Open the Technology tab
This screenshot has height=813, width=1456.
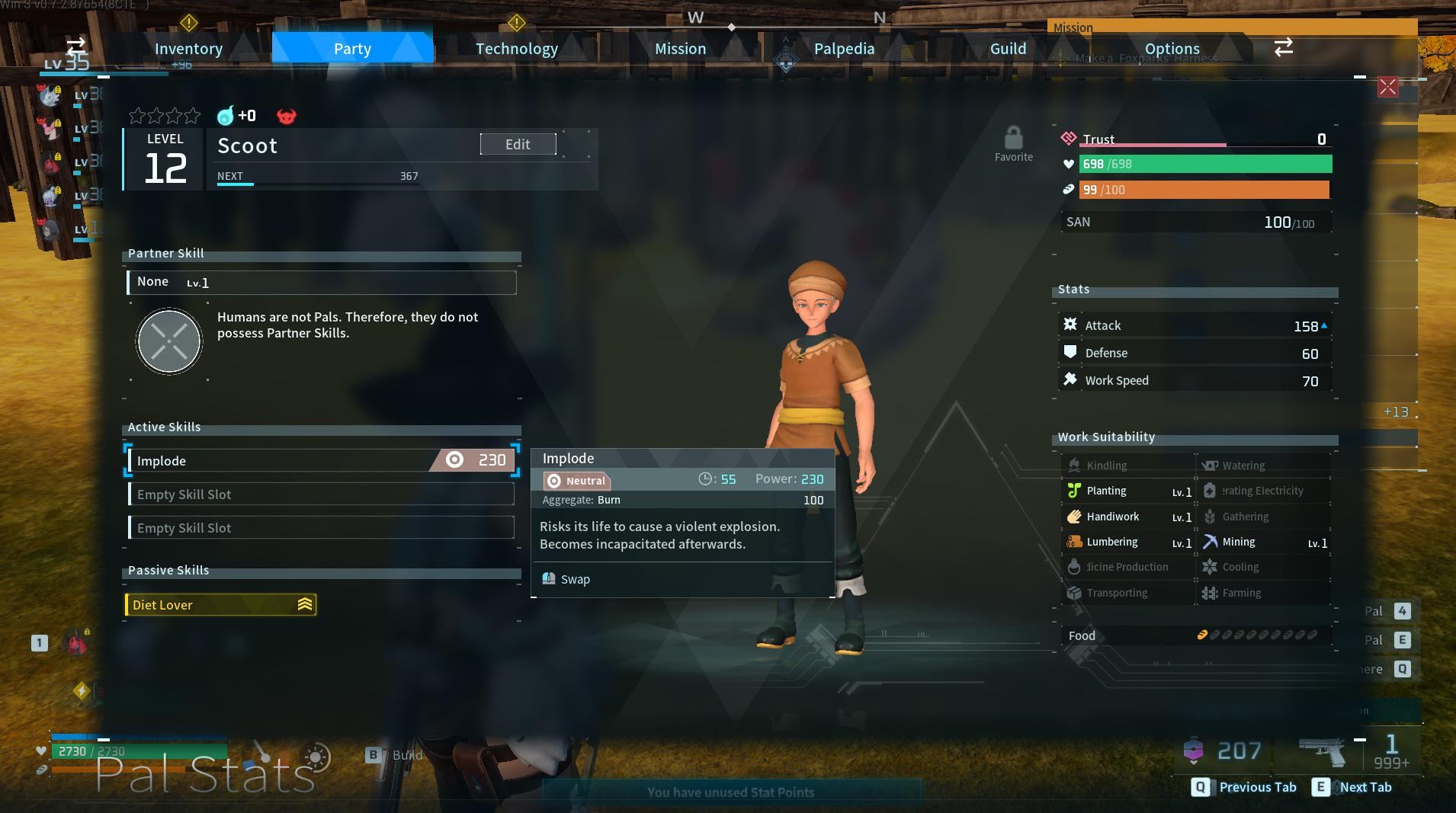[516, 49]
